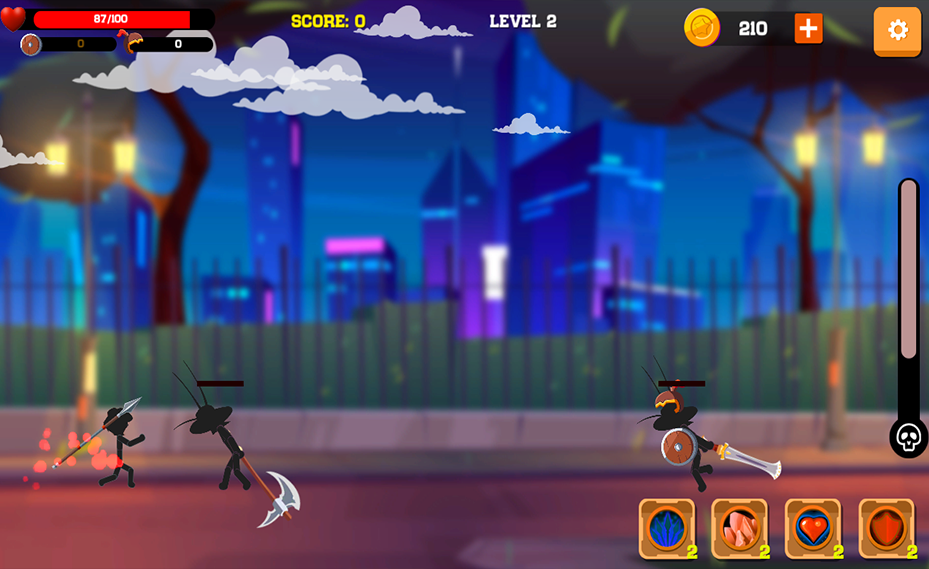This screenshot has width=929, height=569.
Task: Use the red heart healing ability
Action: (813, 528)
